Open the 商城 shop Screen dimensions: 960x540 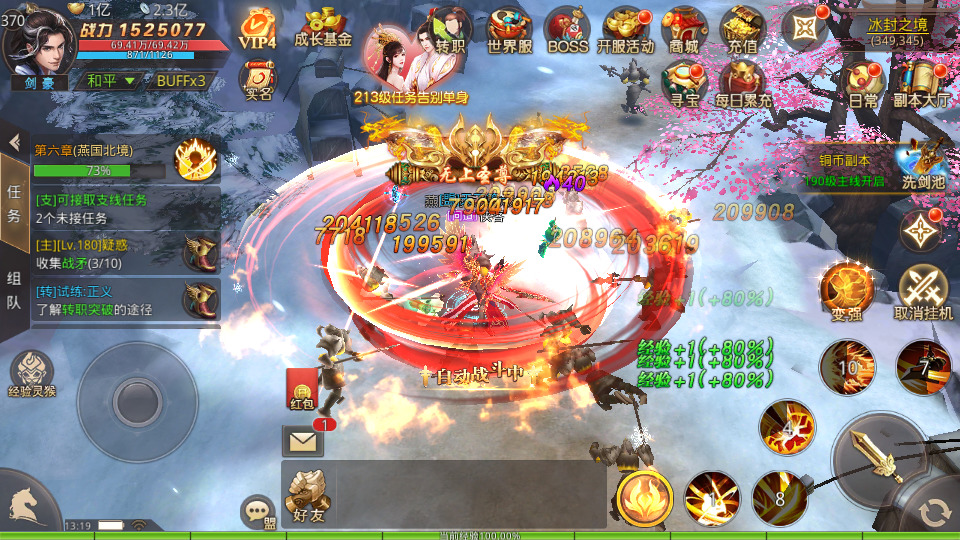coord(684,30)
